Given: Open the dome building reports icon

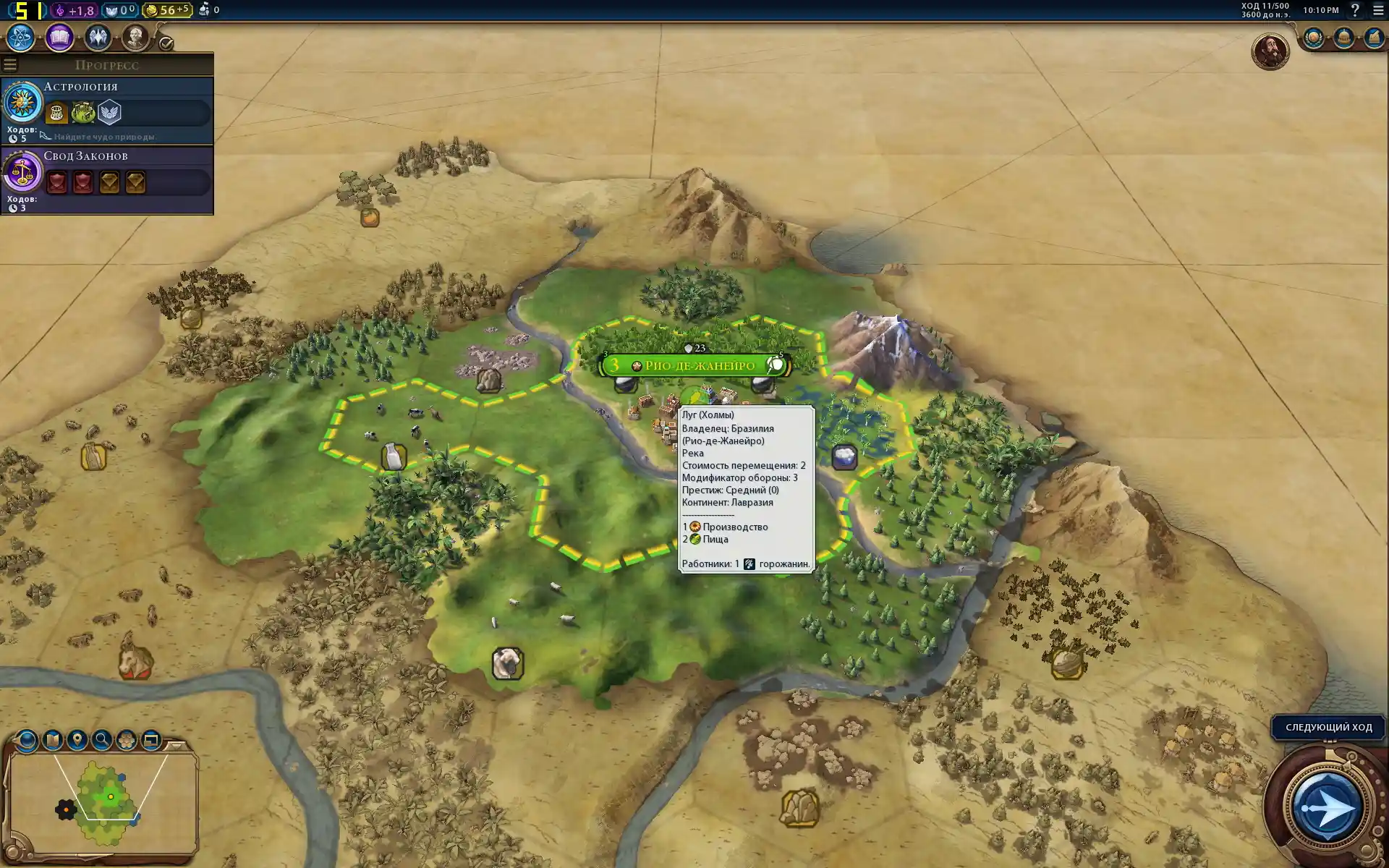Looking at the screenshot, I should click(x=1343, y=38).
